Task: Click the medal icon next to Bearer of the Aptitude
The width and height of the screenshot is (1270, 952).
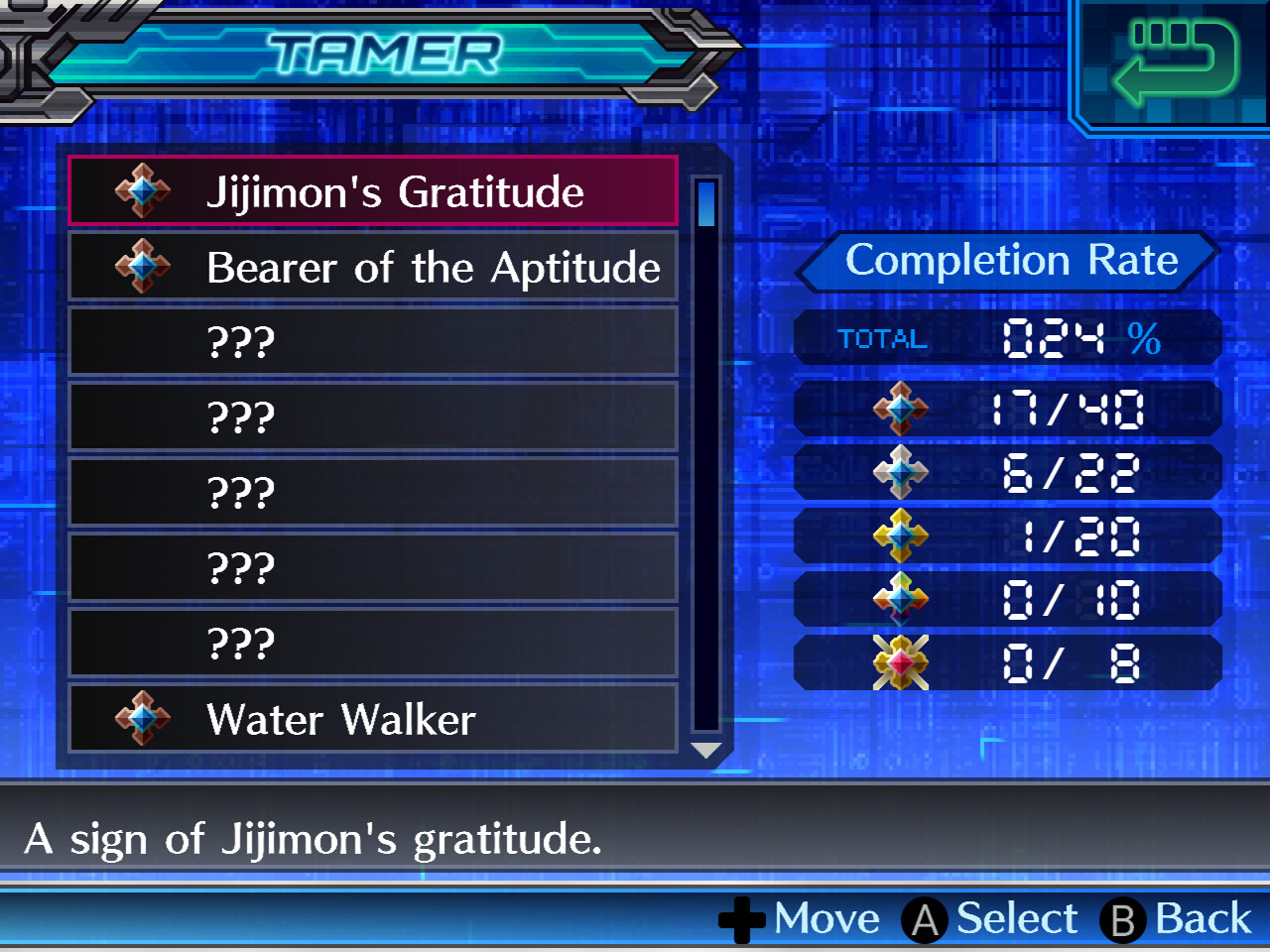Action: 141,266
